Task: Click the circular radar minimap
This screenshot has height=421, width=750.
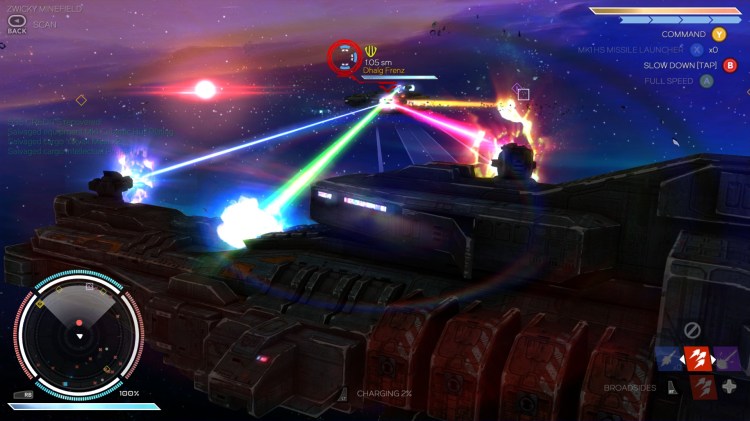Action: [79, 336]
